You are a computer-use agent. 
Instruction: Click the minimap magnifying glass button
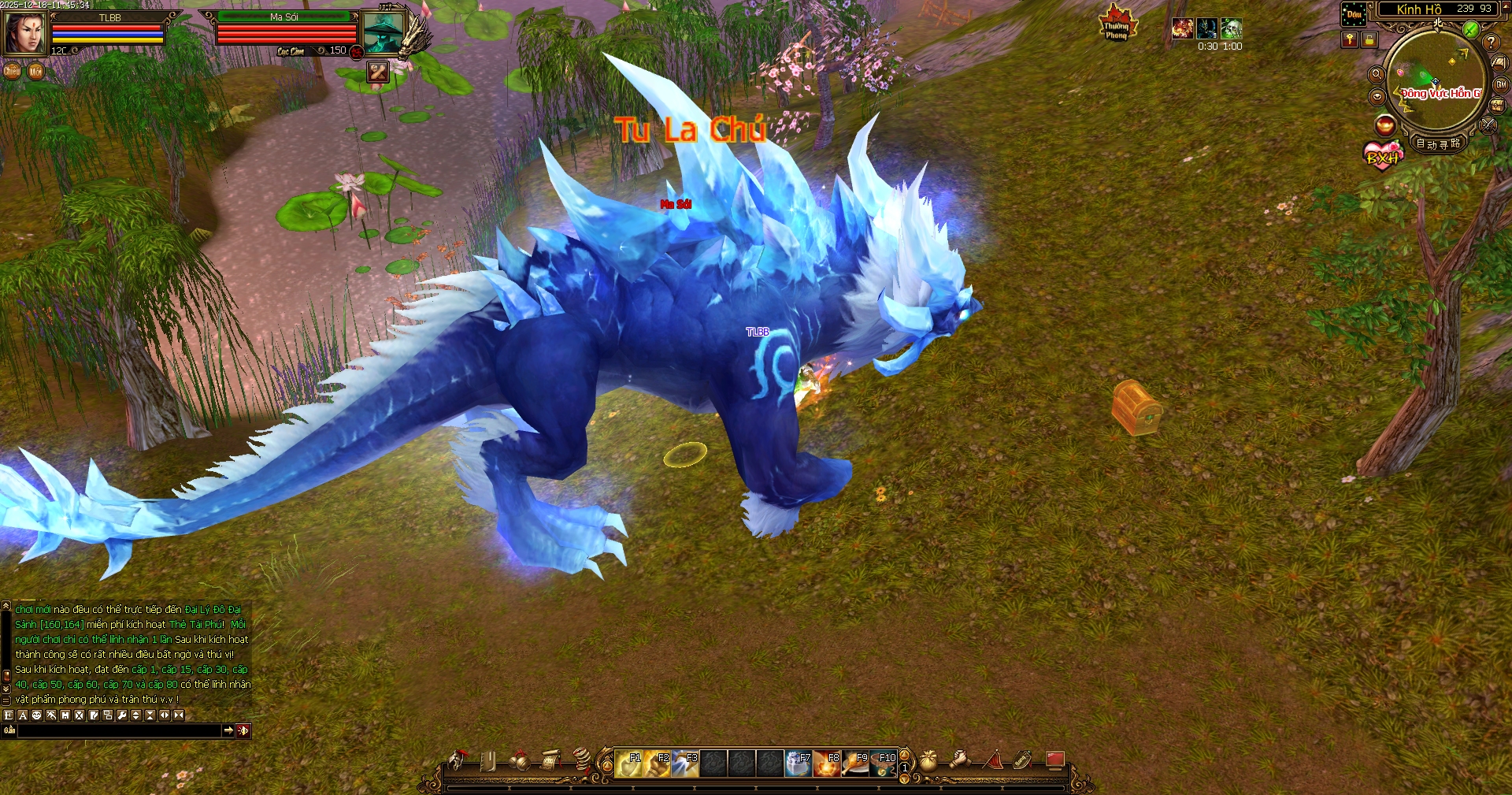pyautogui.click(x=1377, y=74)
